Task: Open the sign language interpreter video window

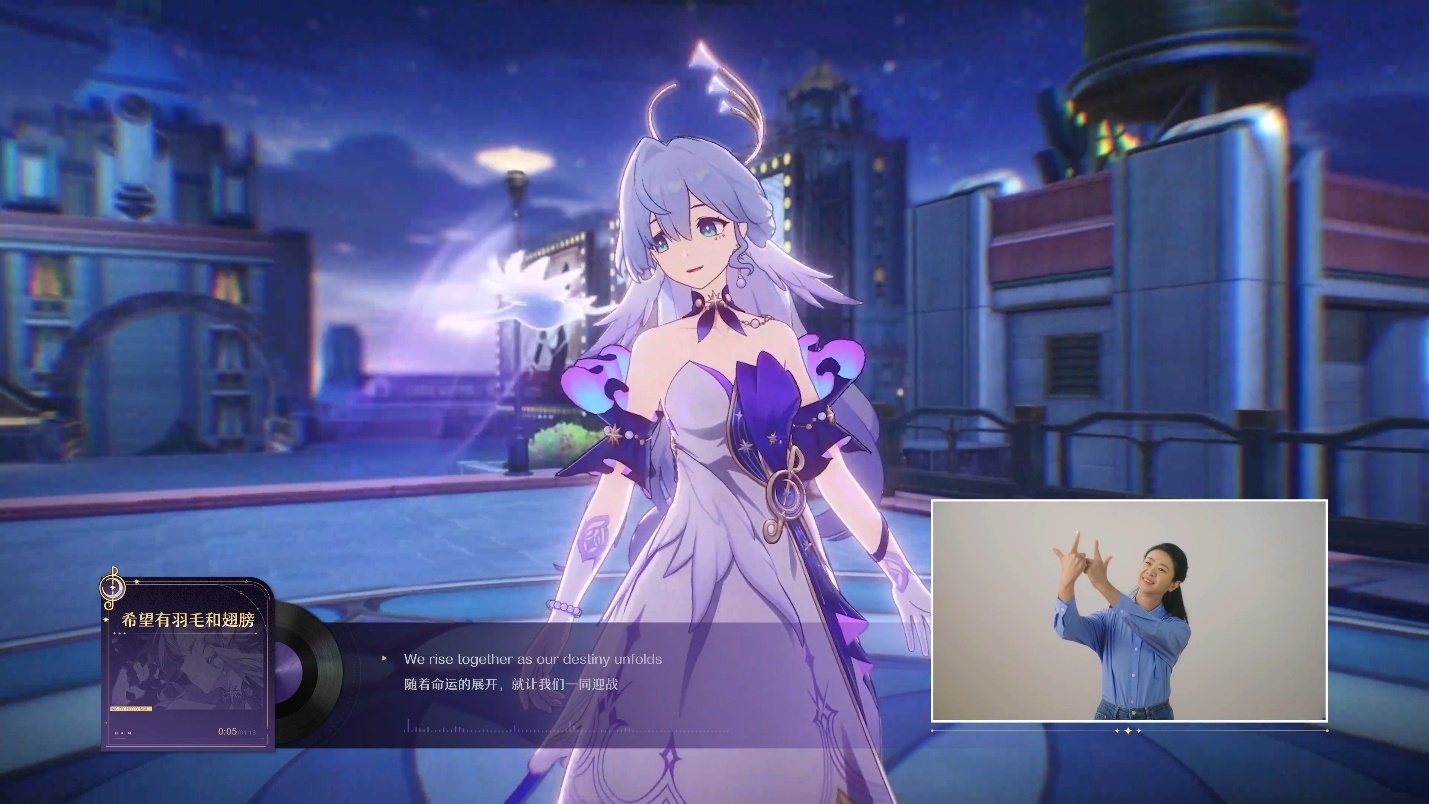Action: pos(1129,611)
